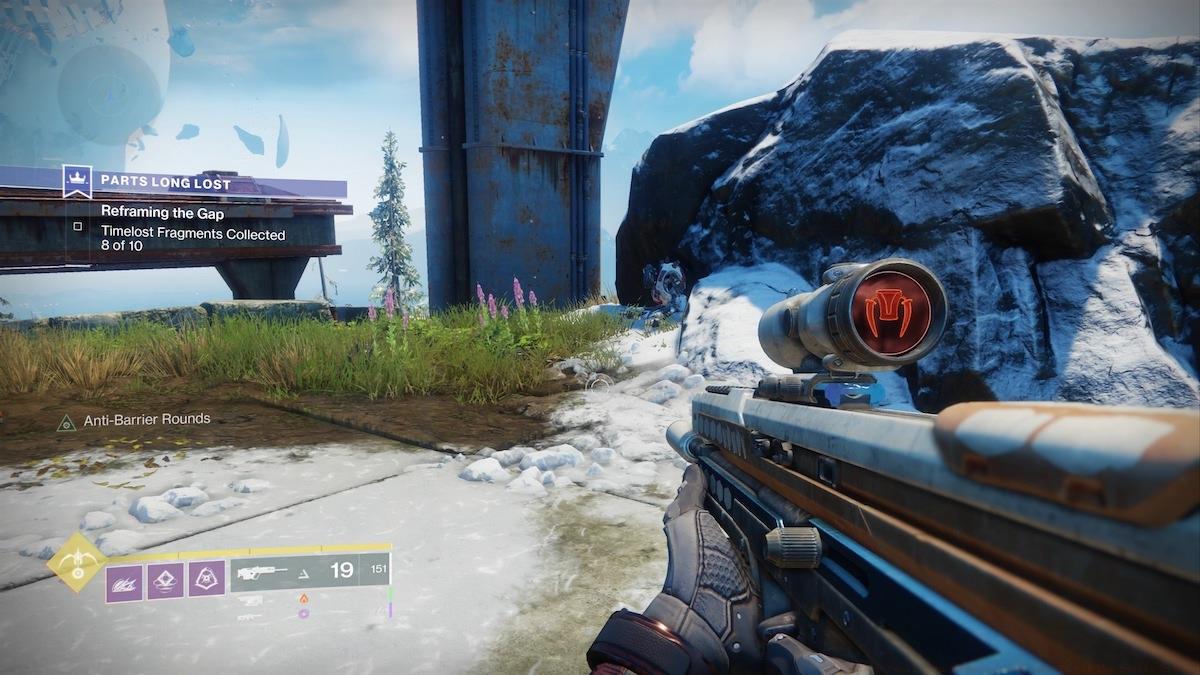The image size is (1200, 675).
Task: Select the crown quest banner icon
Action: [x=77, y=182]
